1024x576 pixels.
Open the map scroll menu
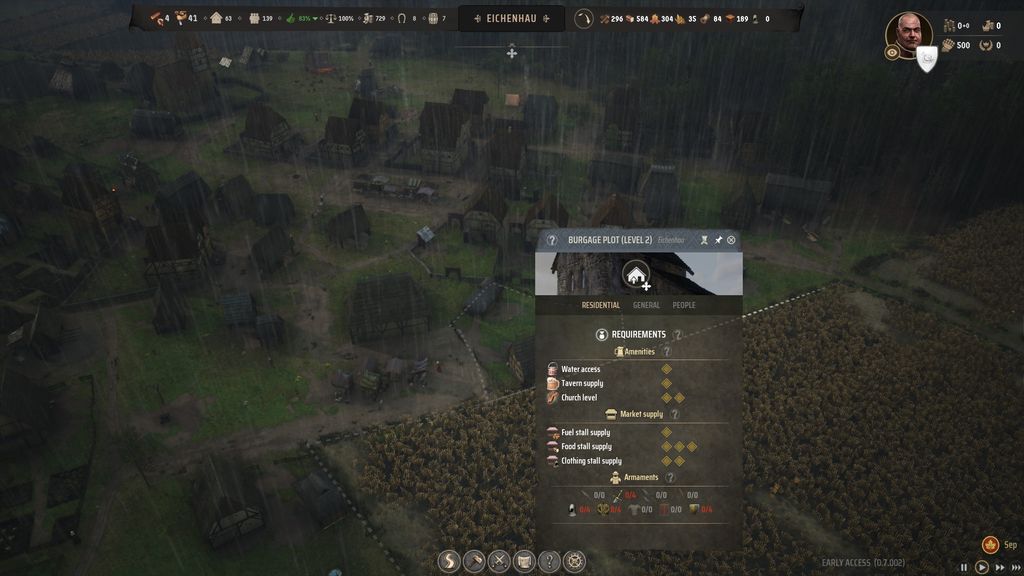pyautogui.click(x=524, y=562)
